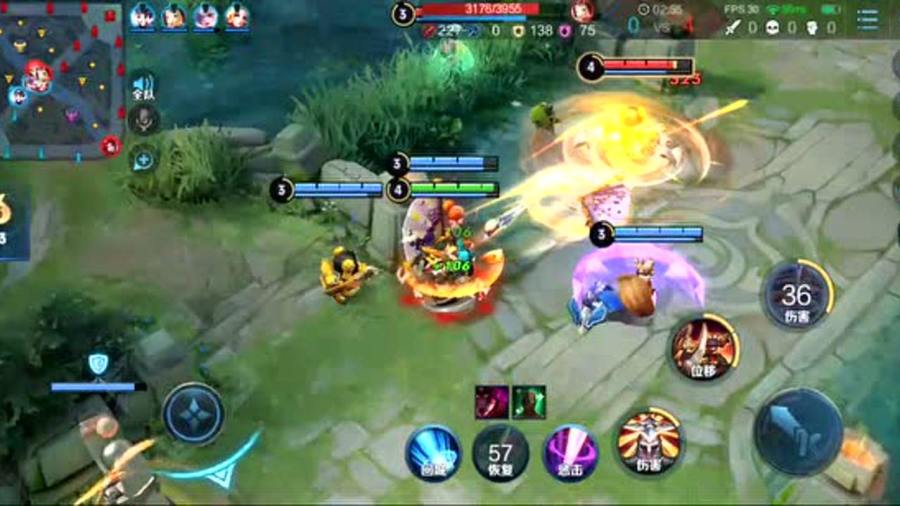Click the virtual movement joystick
Image resolution: width=900 pixels, height=506 pixels.
click(193, 412)
